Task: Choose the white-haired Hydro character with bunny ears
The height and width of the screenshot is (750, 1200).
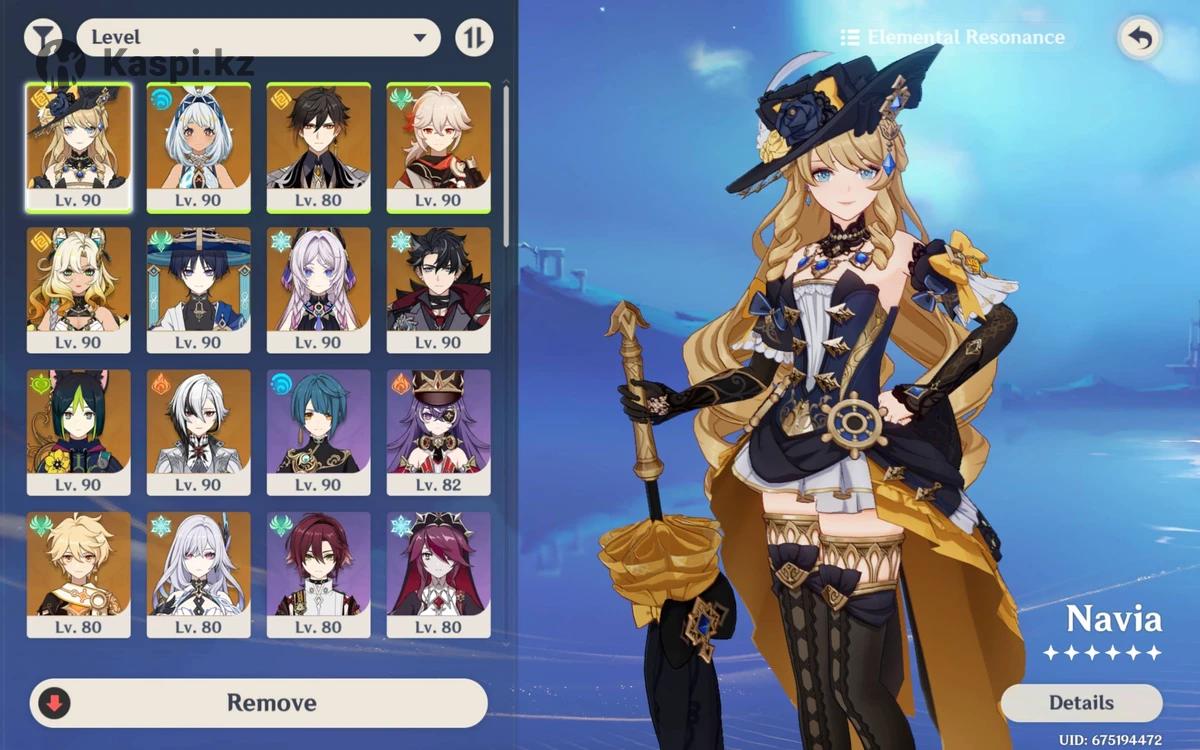Action: 198,147
